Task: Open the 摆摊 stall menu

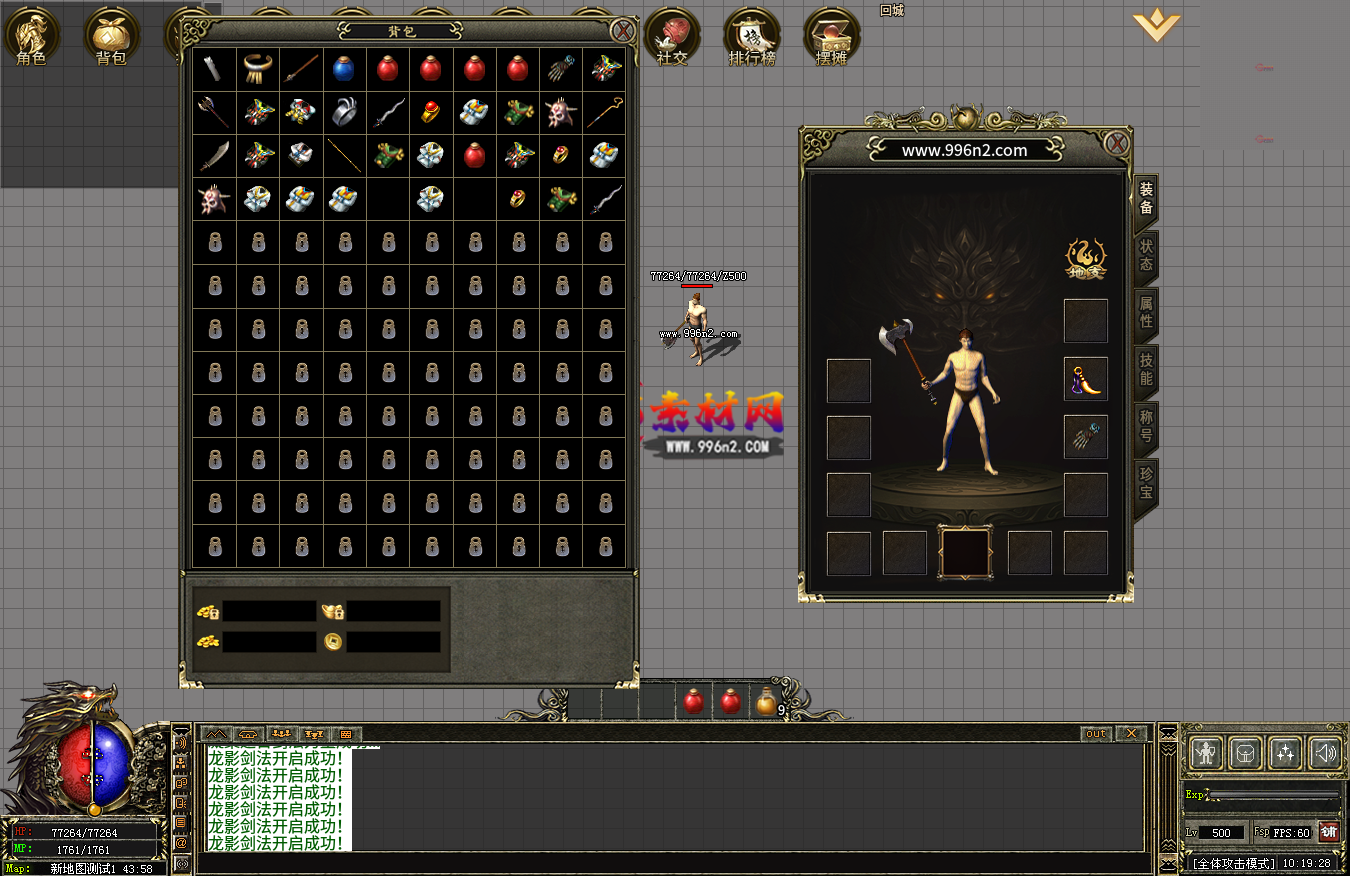Action: (x=831, y=37)
